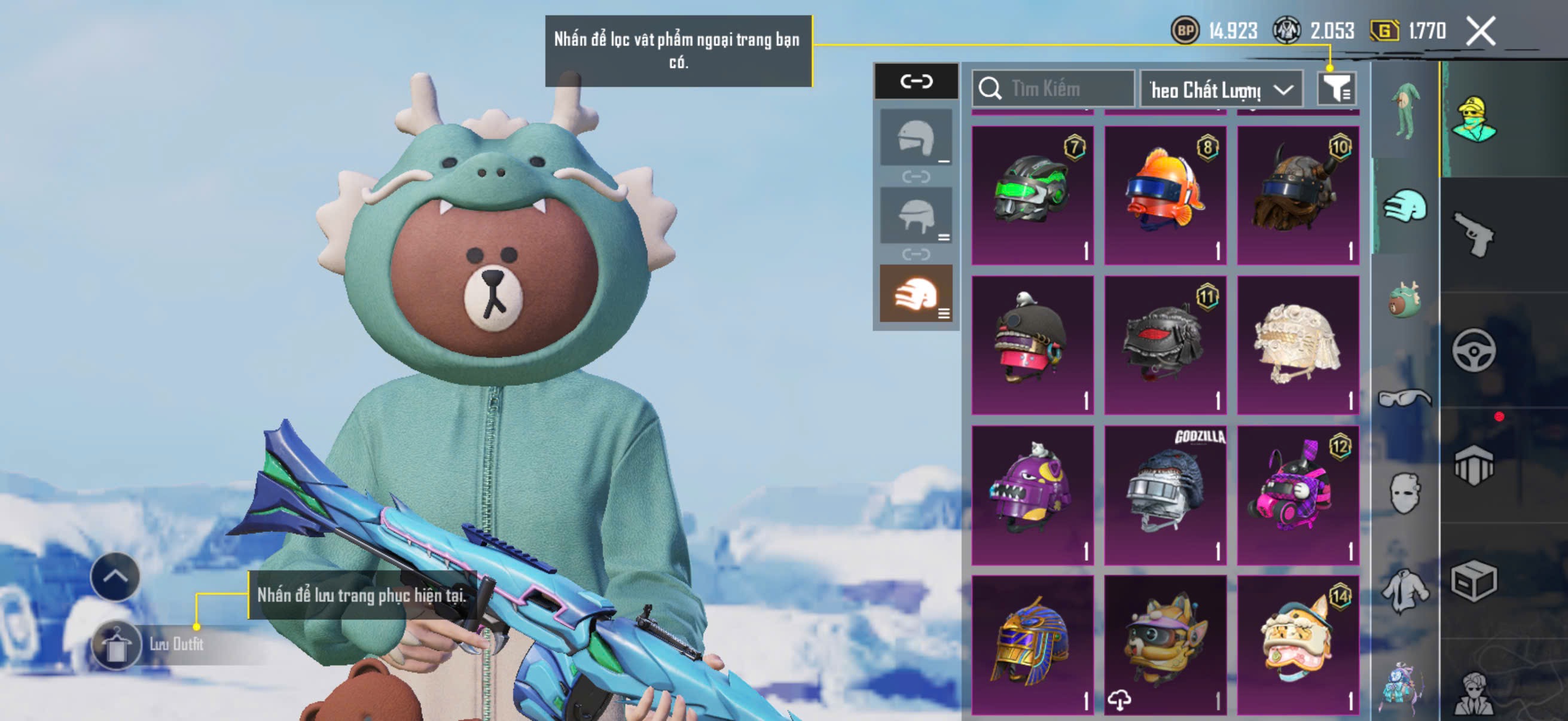The image size is (1568, 721).
Task: Click the Tìm Kiếm search field
Action: tap(1053, 89)
